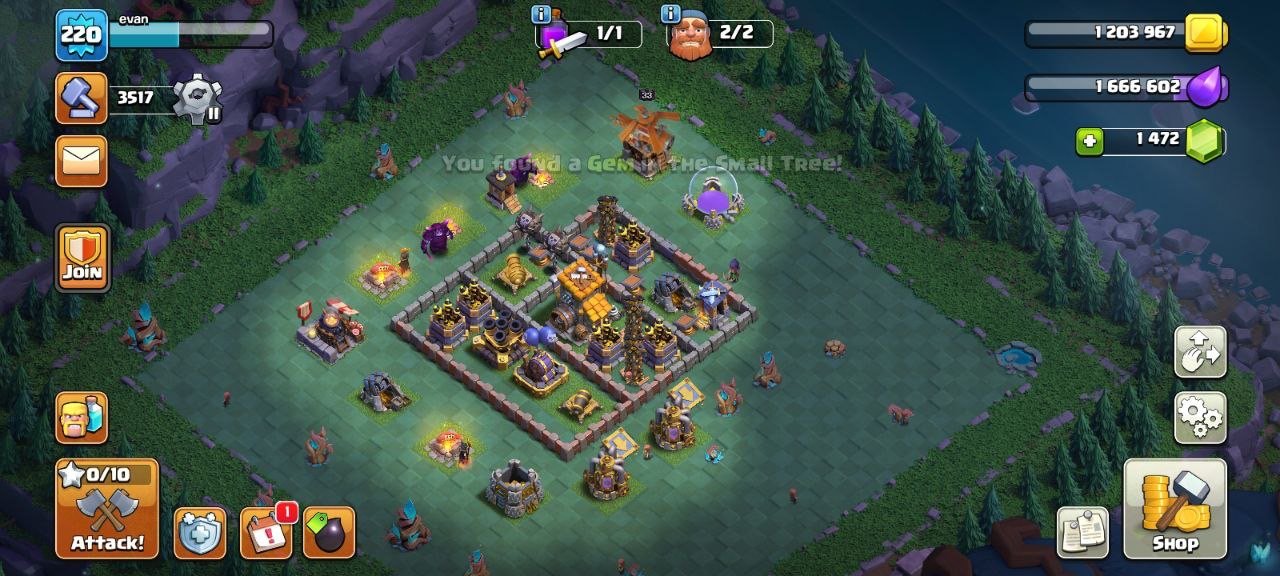Screen dimensions: 1280x576
Task: Add gems with the green plus
Action: coord(1090,142)
